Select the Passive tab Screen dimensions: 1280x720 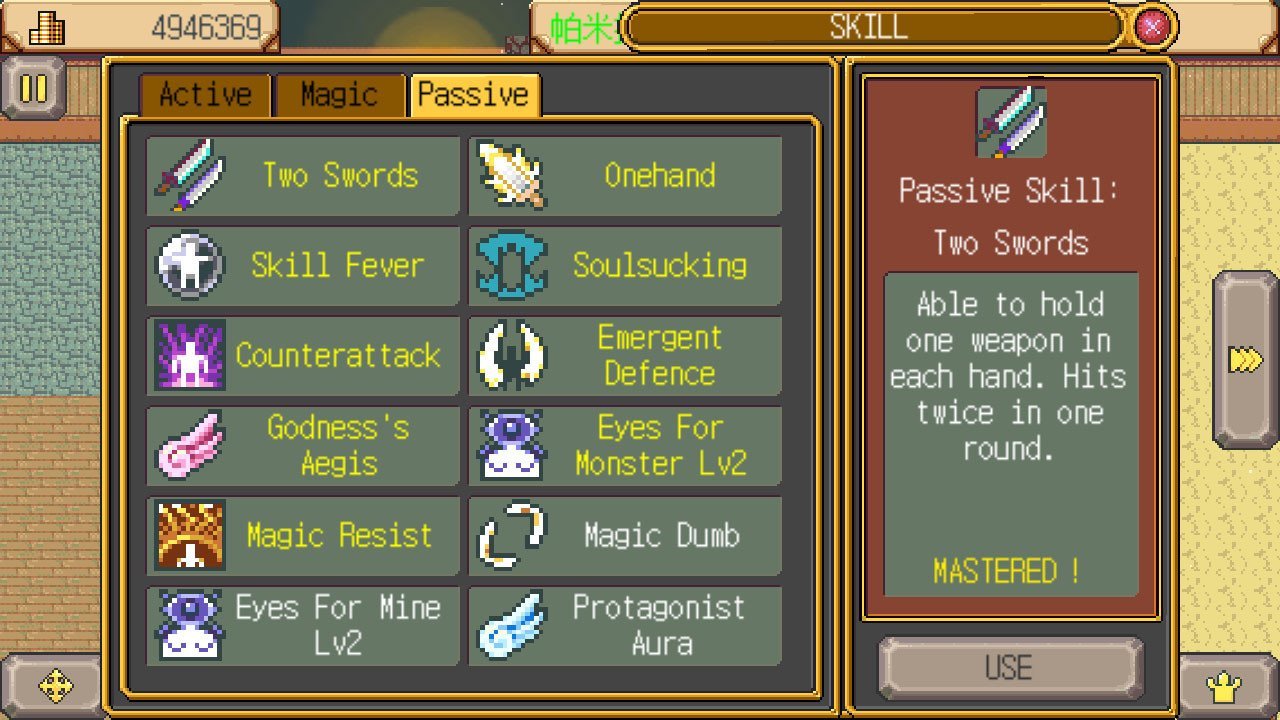[474, 95]
